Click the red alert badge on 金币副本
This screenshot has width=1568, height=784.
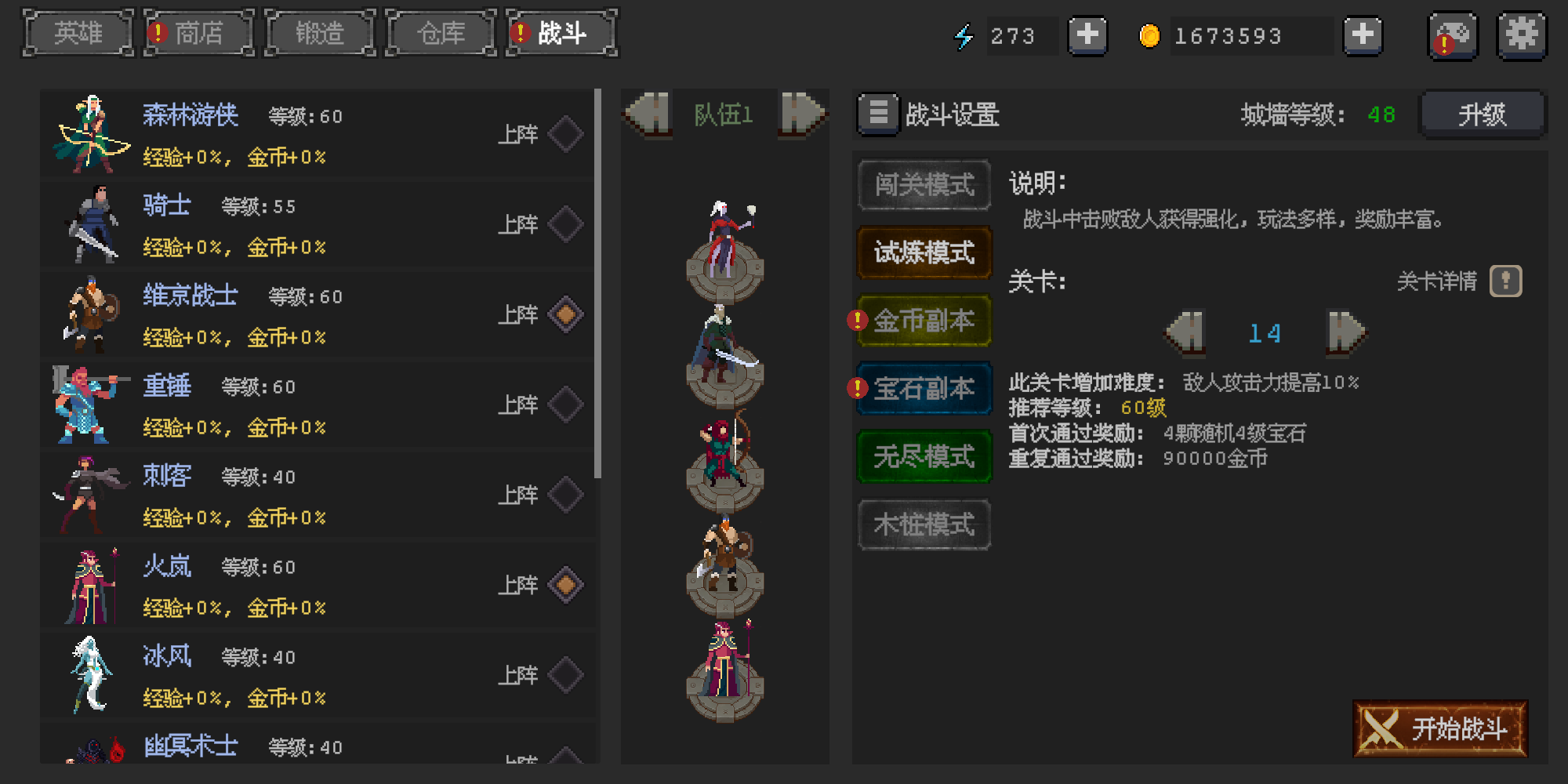coord(856,319)
